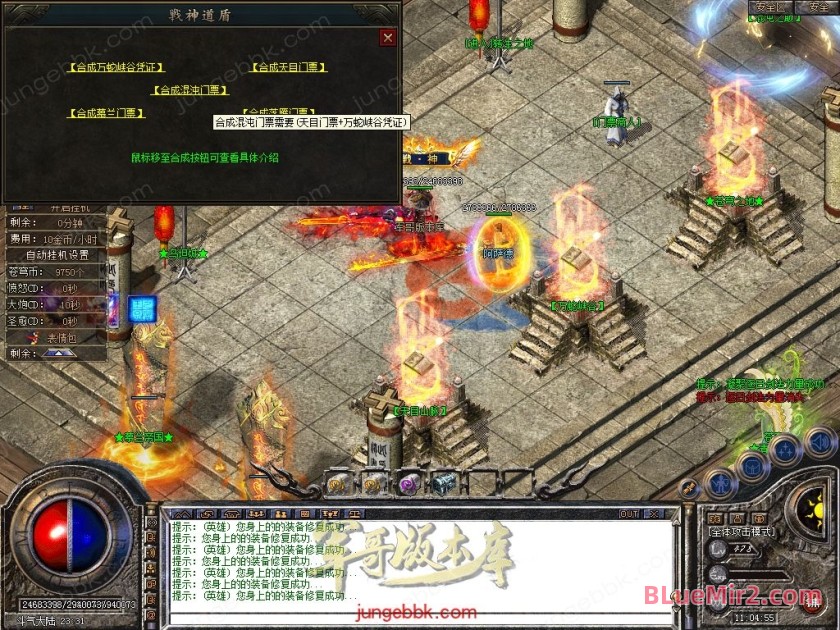Switch the 全体攻击模式 attack mode
The height and width of the screenshot is (630, 840).
[x=740, y=530]
